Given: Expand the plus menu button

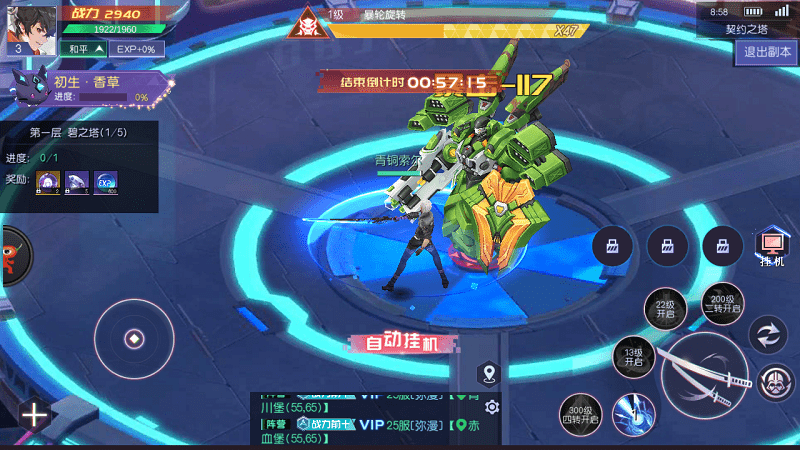Looking at the screenshot, I should coord(34,415).
